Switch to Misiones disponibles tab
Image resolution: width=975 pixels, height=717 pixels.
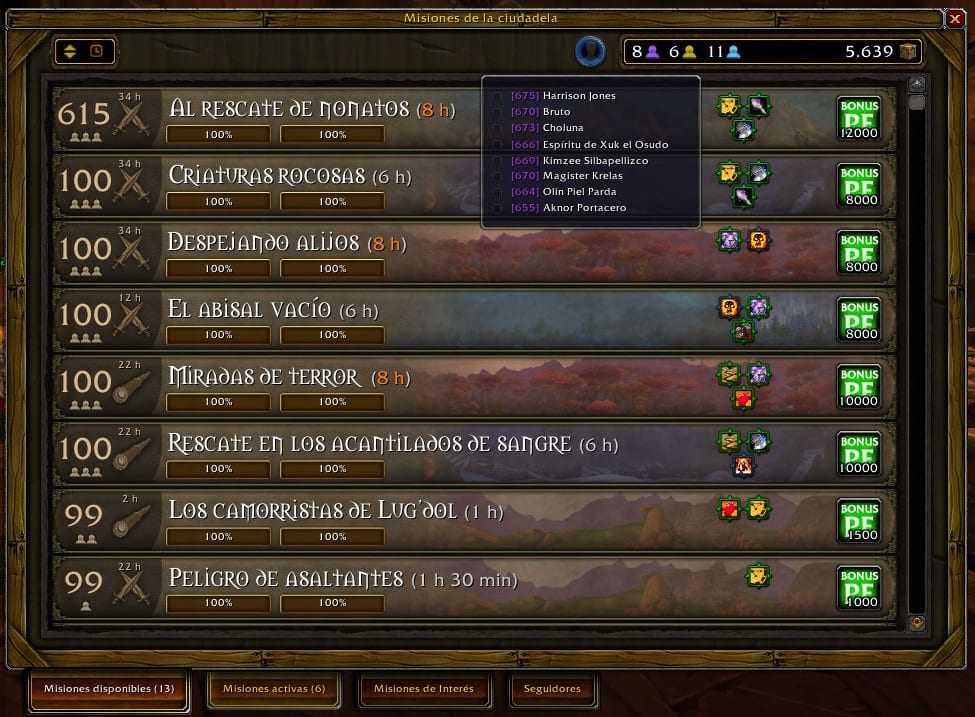109,689
